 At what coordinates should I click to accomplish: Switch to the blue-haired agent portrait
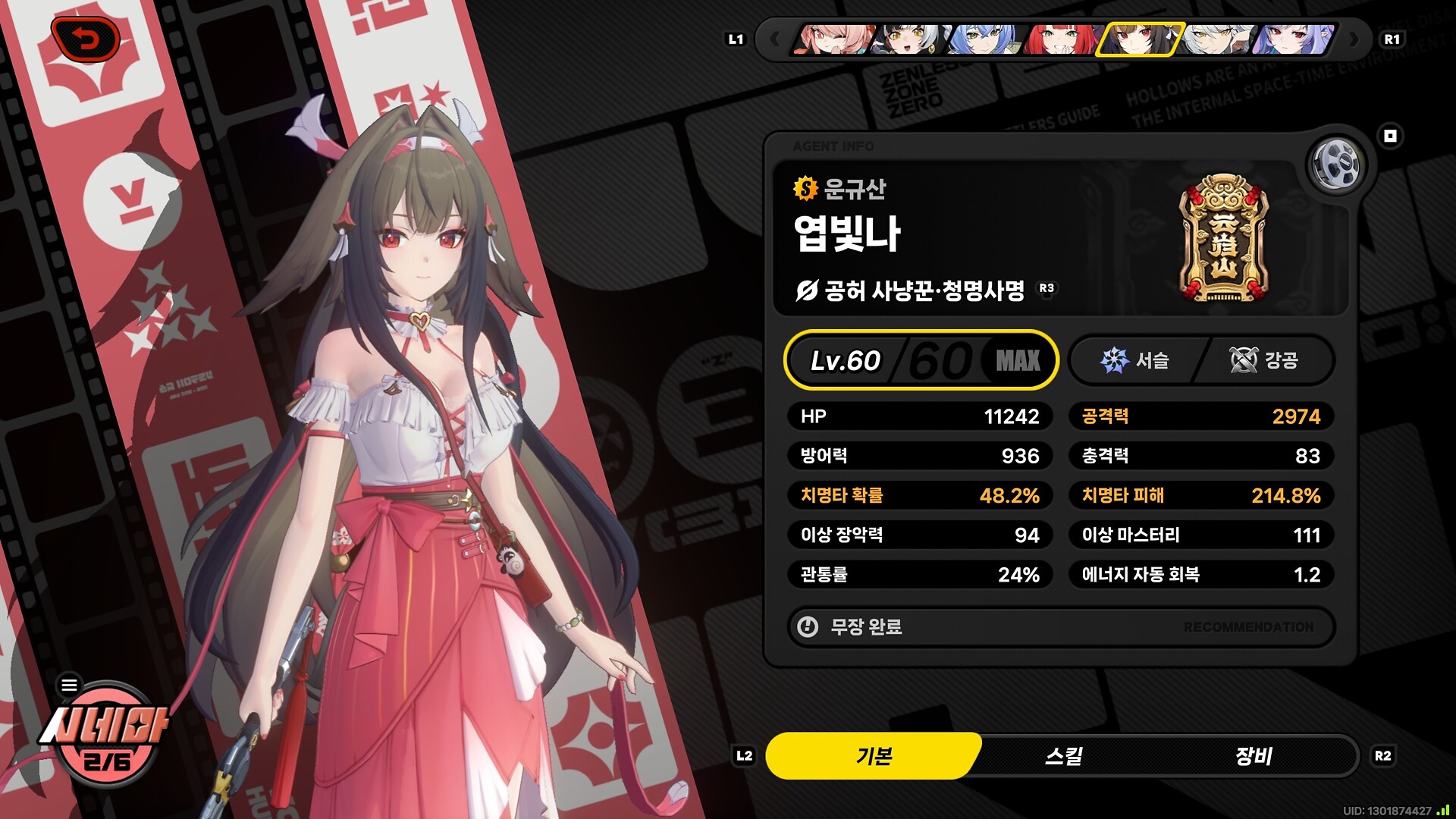pos(984,39)
